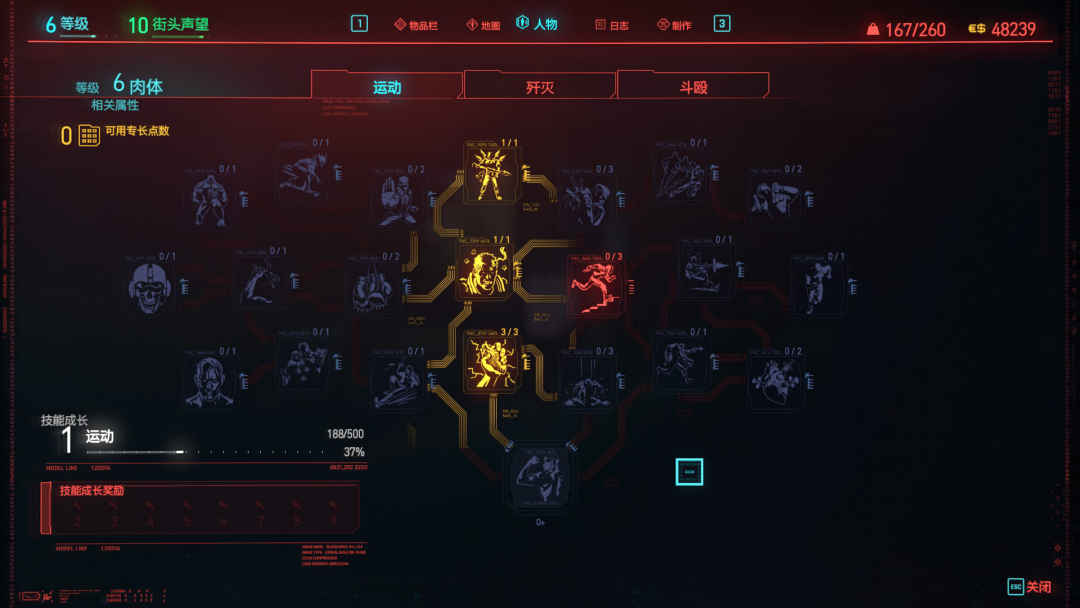Open the 人物 character menu
This screenshot has width=1080, height=608.
click(x=537, y=24)
